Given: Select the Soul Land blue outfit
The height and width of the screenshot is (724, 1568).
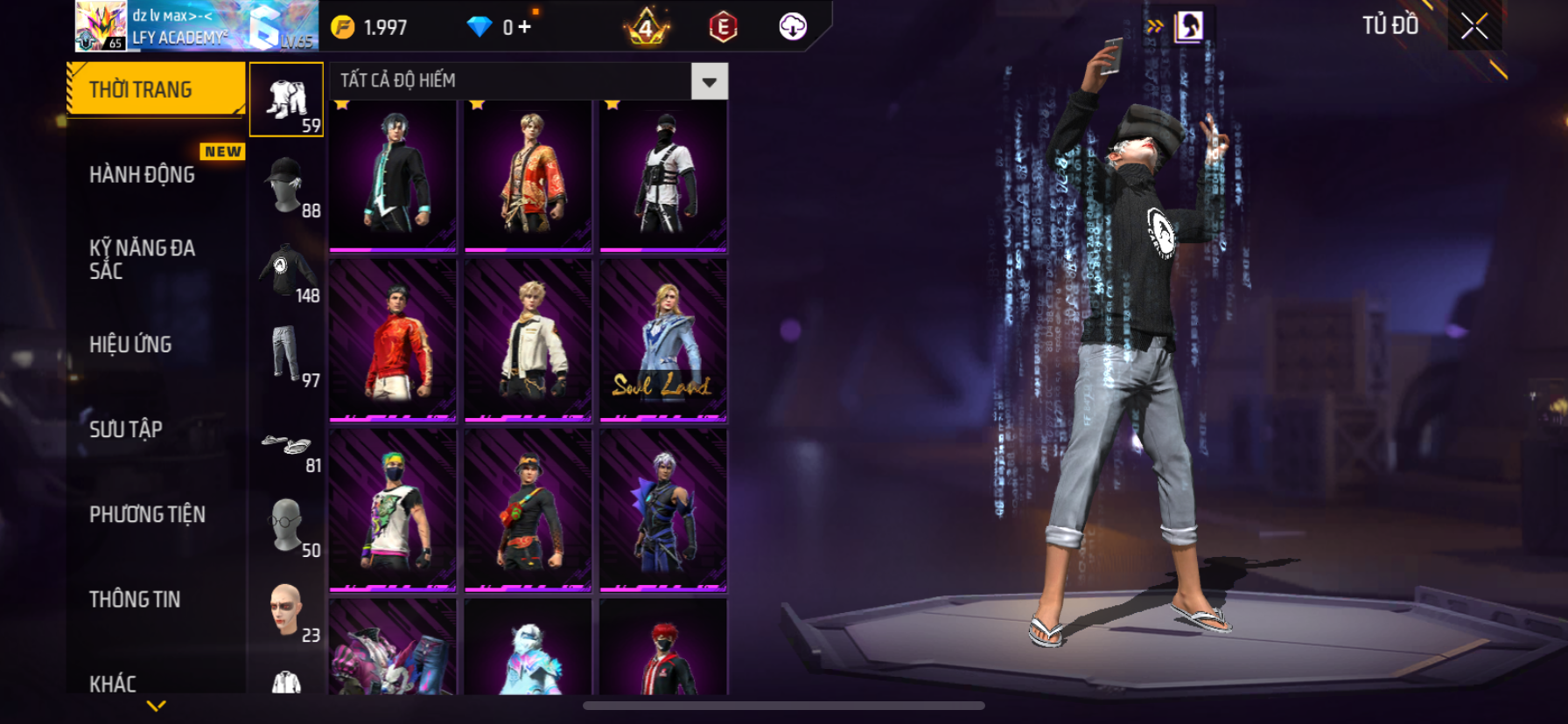Looking at the screenshot, I should (663, 341).
